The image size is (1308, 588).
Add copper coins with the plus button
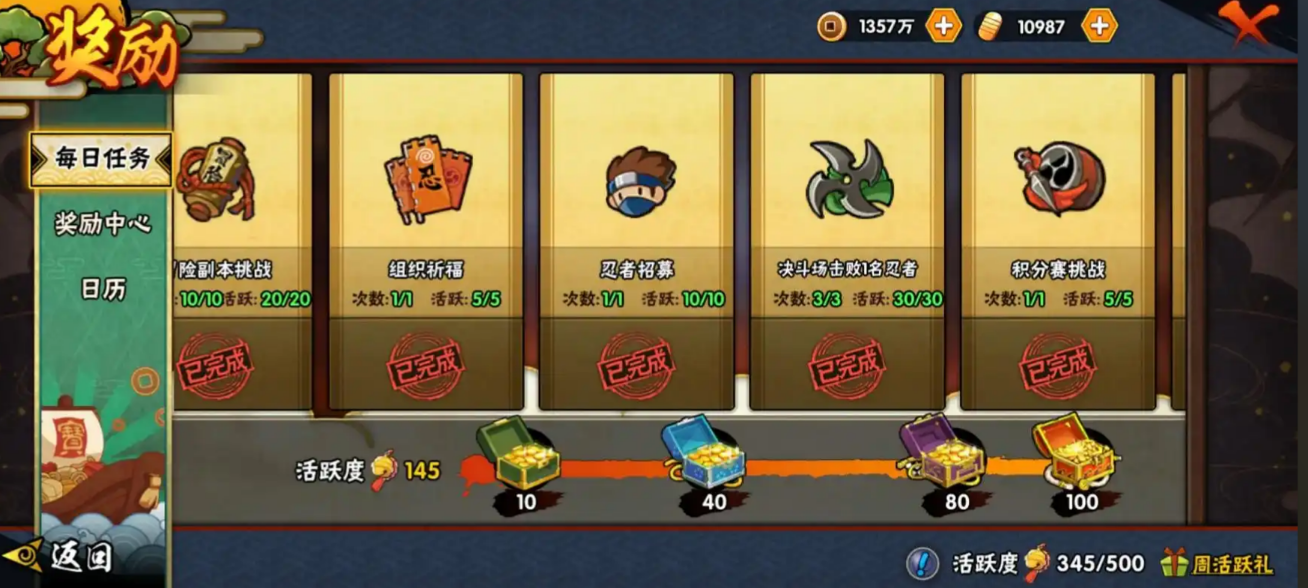(943, 27)
